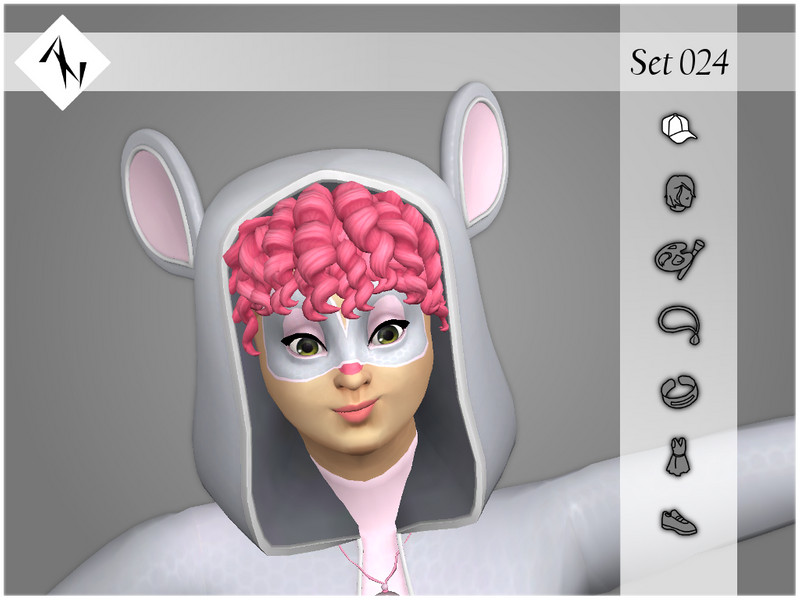800x600 pixels.
Task: Click the bracelet accessory icon
Action: coord(678,391)
